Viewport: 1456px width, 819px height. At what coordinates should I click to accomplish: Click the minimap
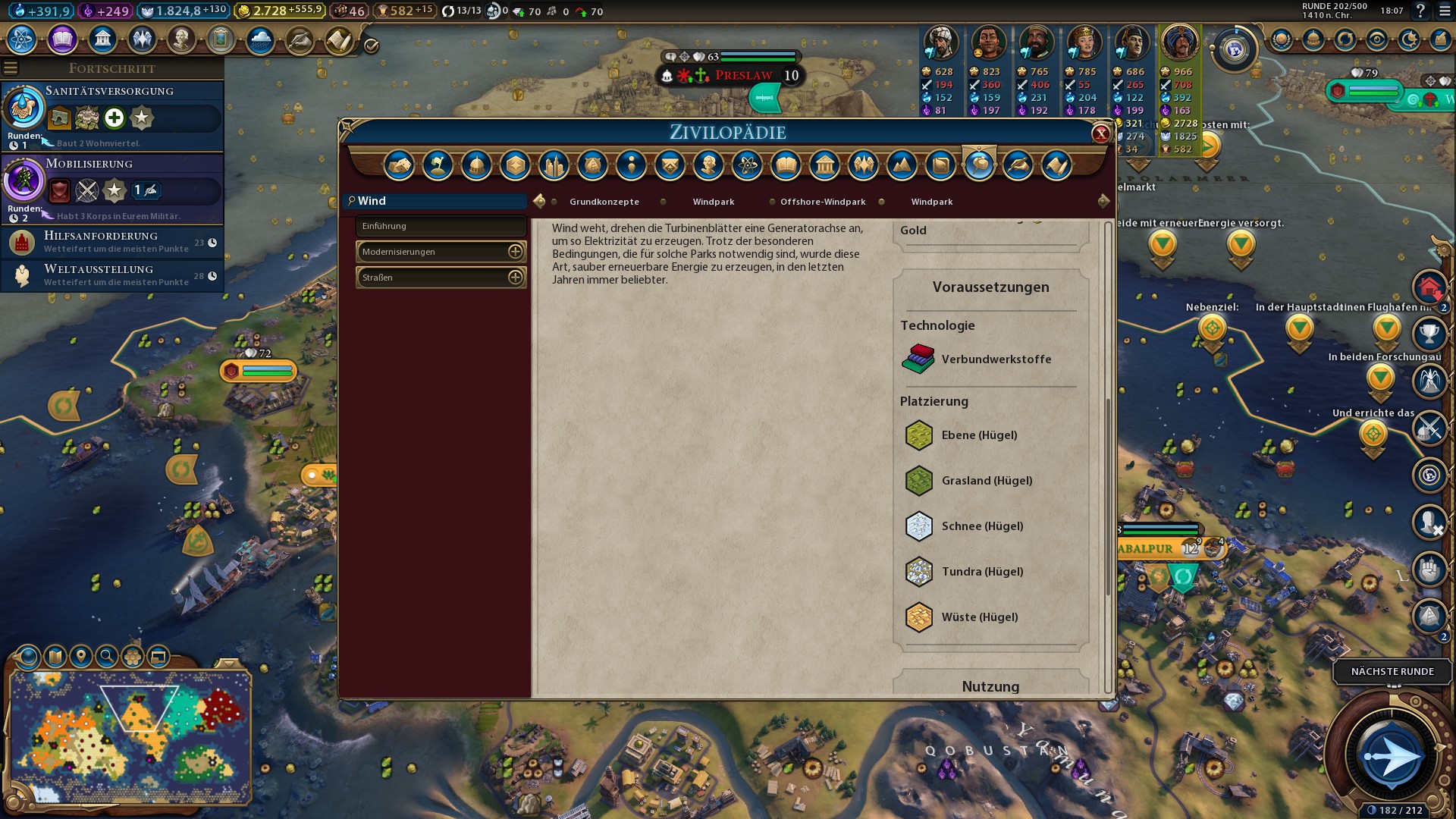pos(130,737)
